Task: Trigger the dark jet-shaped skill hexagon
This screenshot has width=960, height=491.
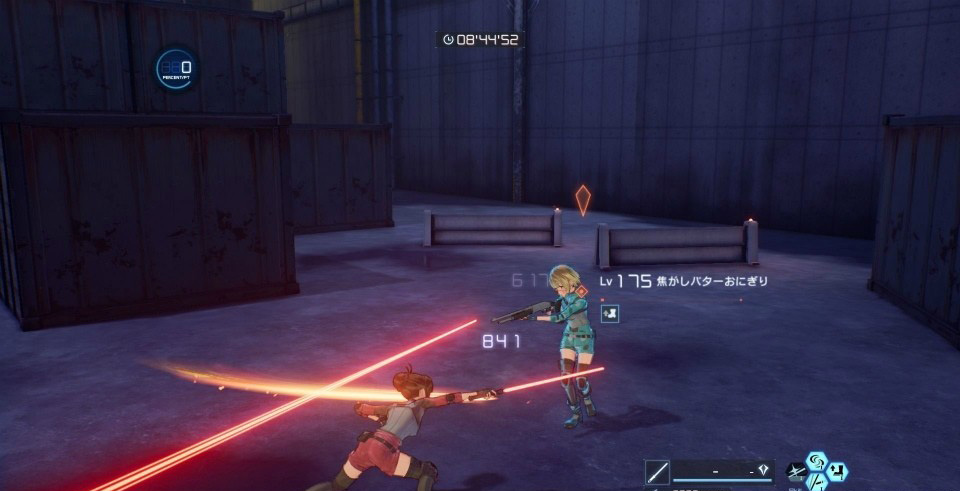Action: pos(797,472)
